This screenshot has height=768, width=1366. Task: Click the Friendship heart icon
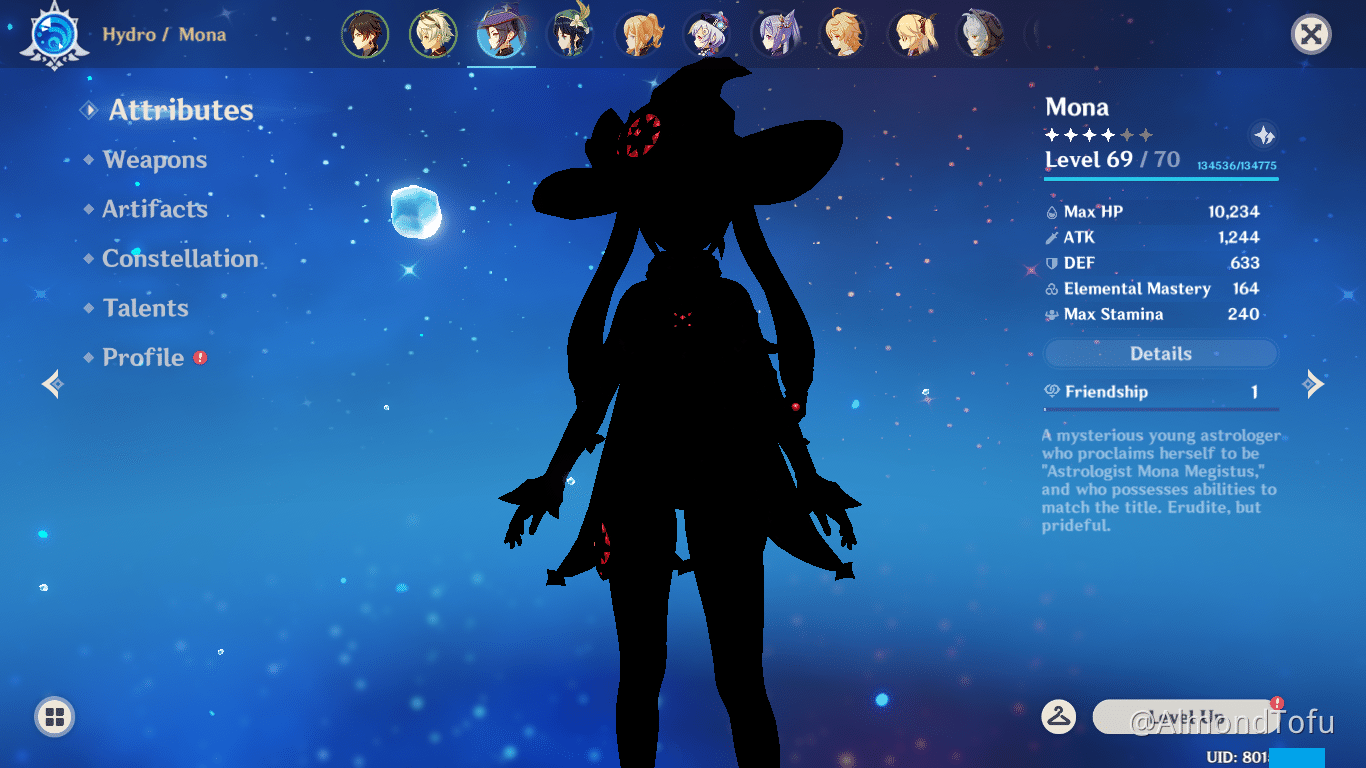tap(1051, 392)
